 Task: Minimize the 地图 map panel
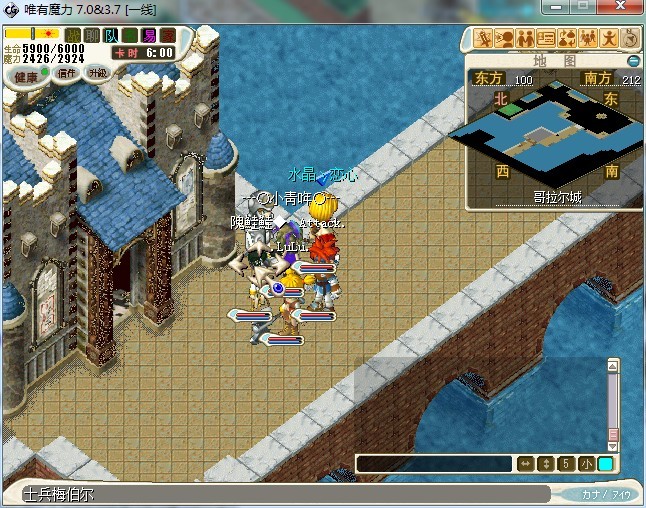633,60
